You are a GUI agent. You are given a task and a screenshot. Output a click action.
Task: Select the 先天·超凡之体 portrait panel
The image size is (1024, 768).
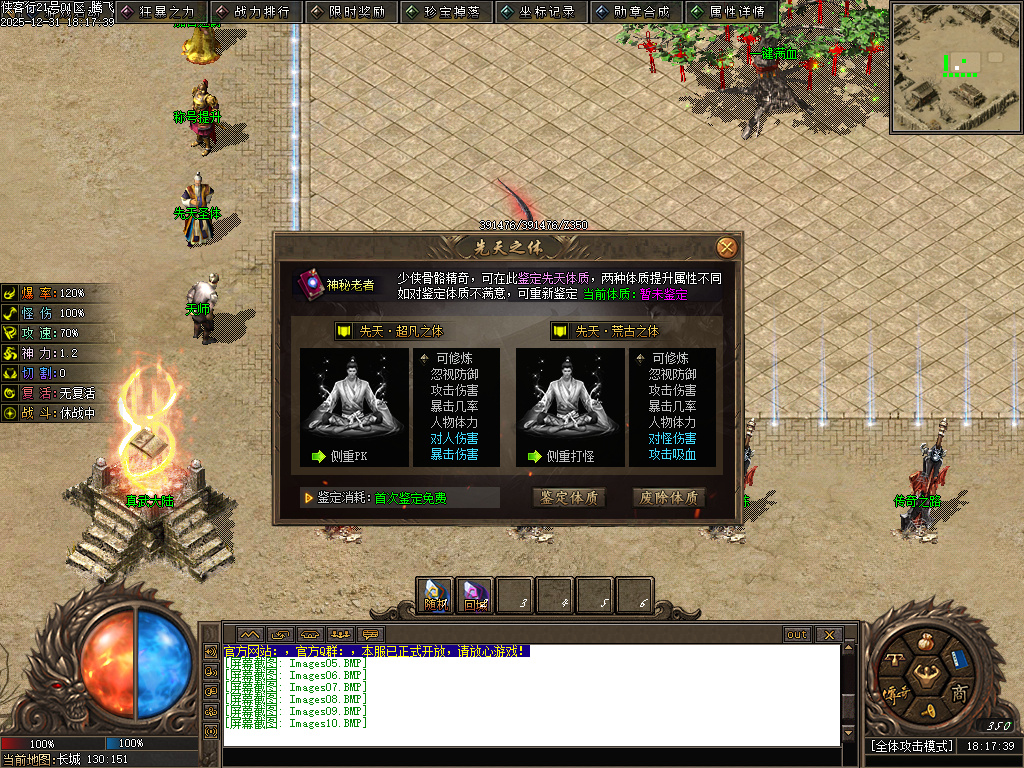pos(355,407)
